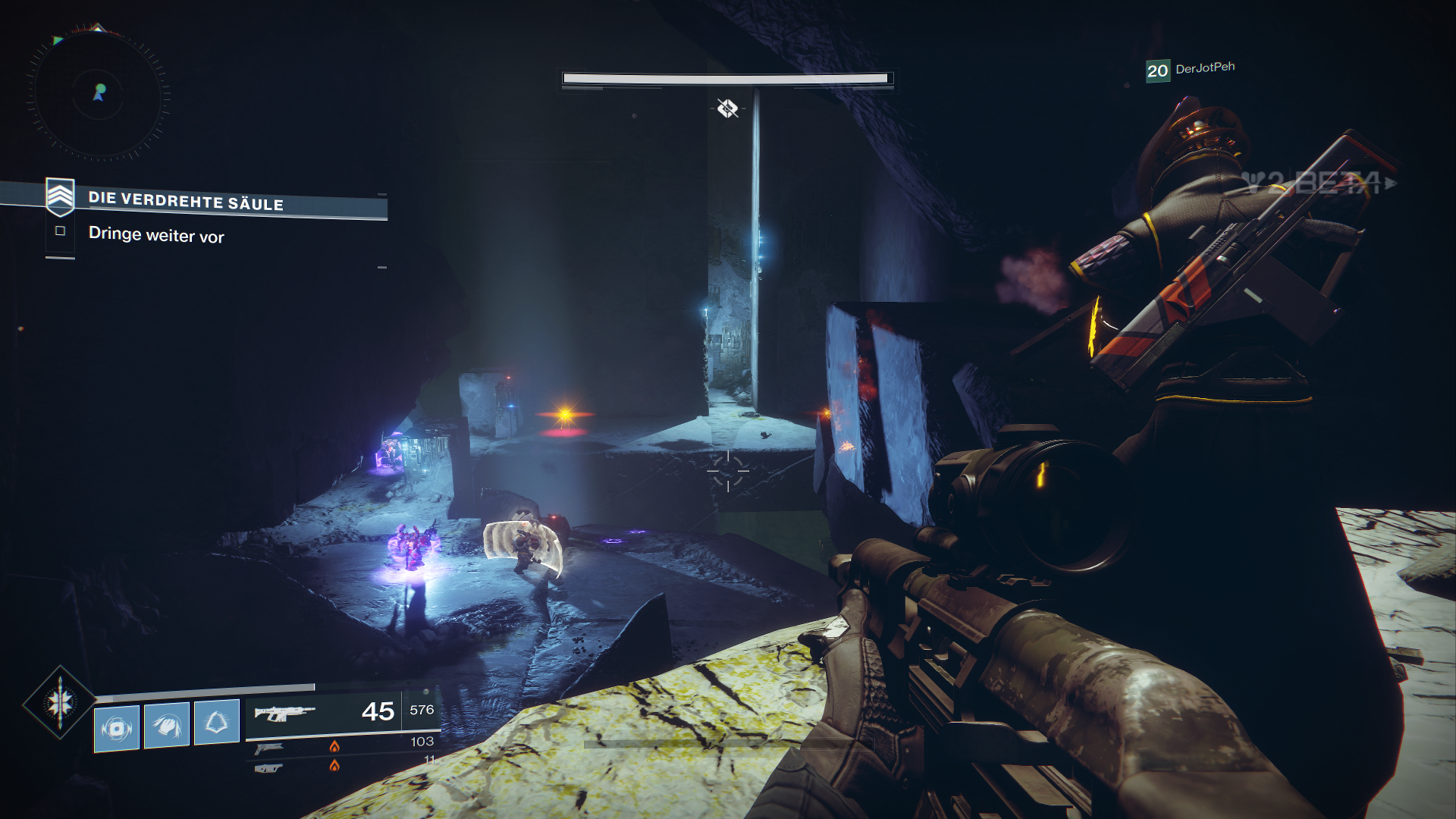Activate the class ability hood icon

[217, 722]
